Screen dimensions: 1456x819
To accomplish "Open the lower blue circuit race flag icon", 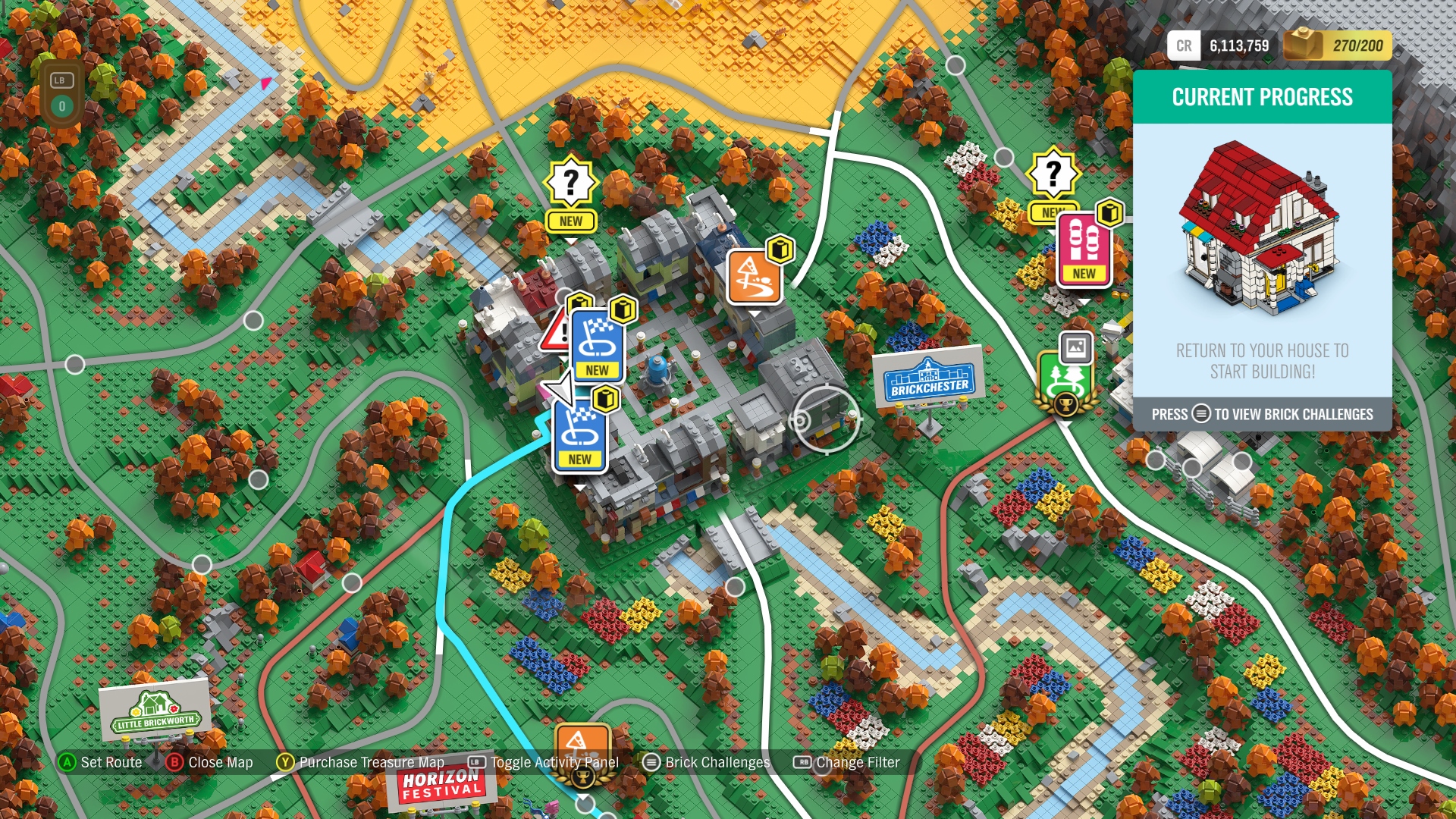I will click(579, 432).
